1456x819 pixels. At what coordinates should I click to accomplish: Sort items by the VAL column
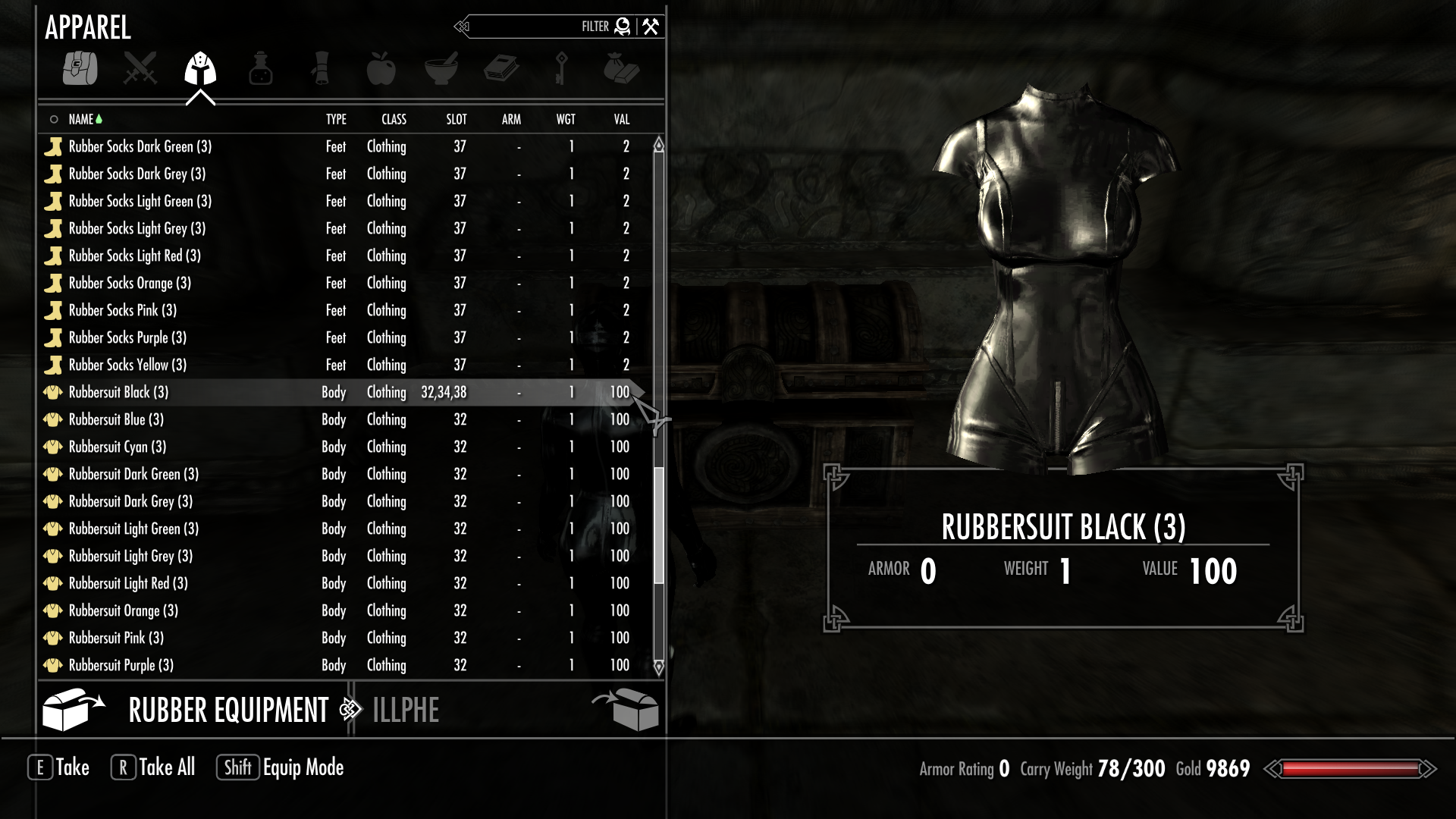621,119
